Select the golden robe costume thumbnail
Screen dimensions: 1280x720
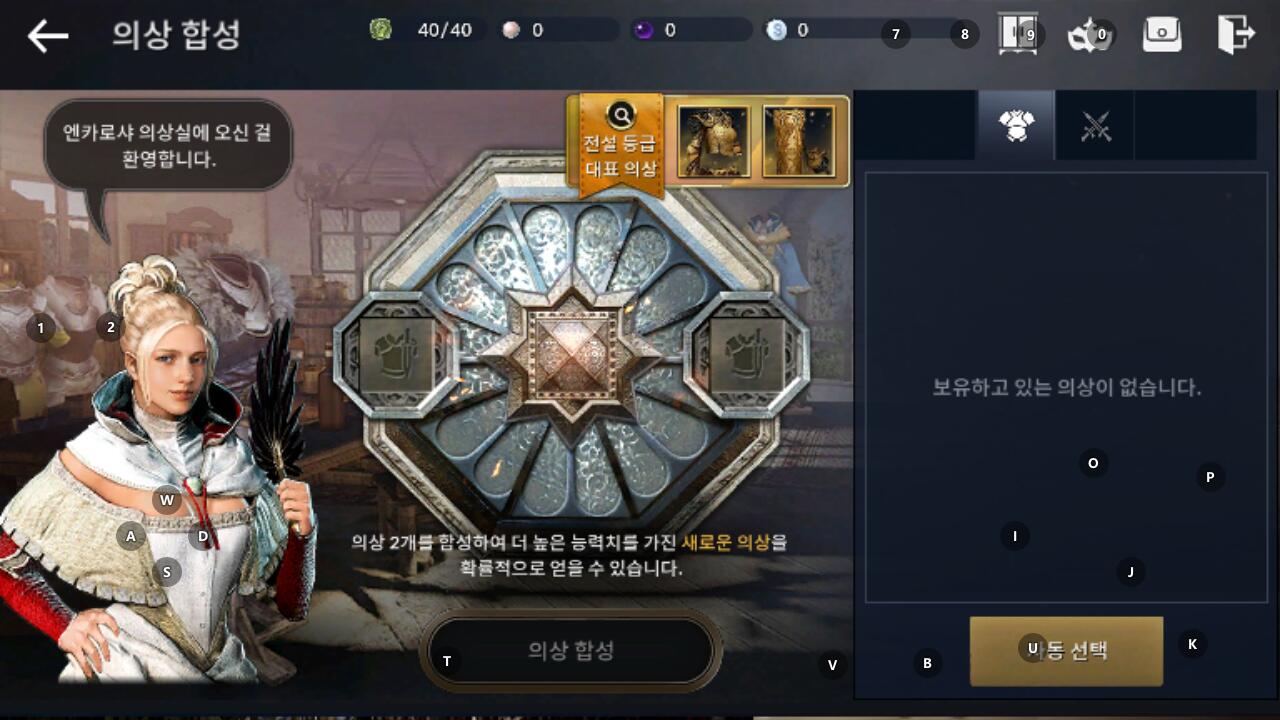[x=798, y=141]
